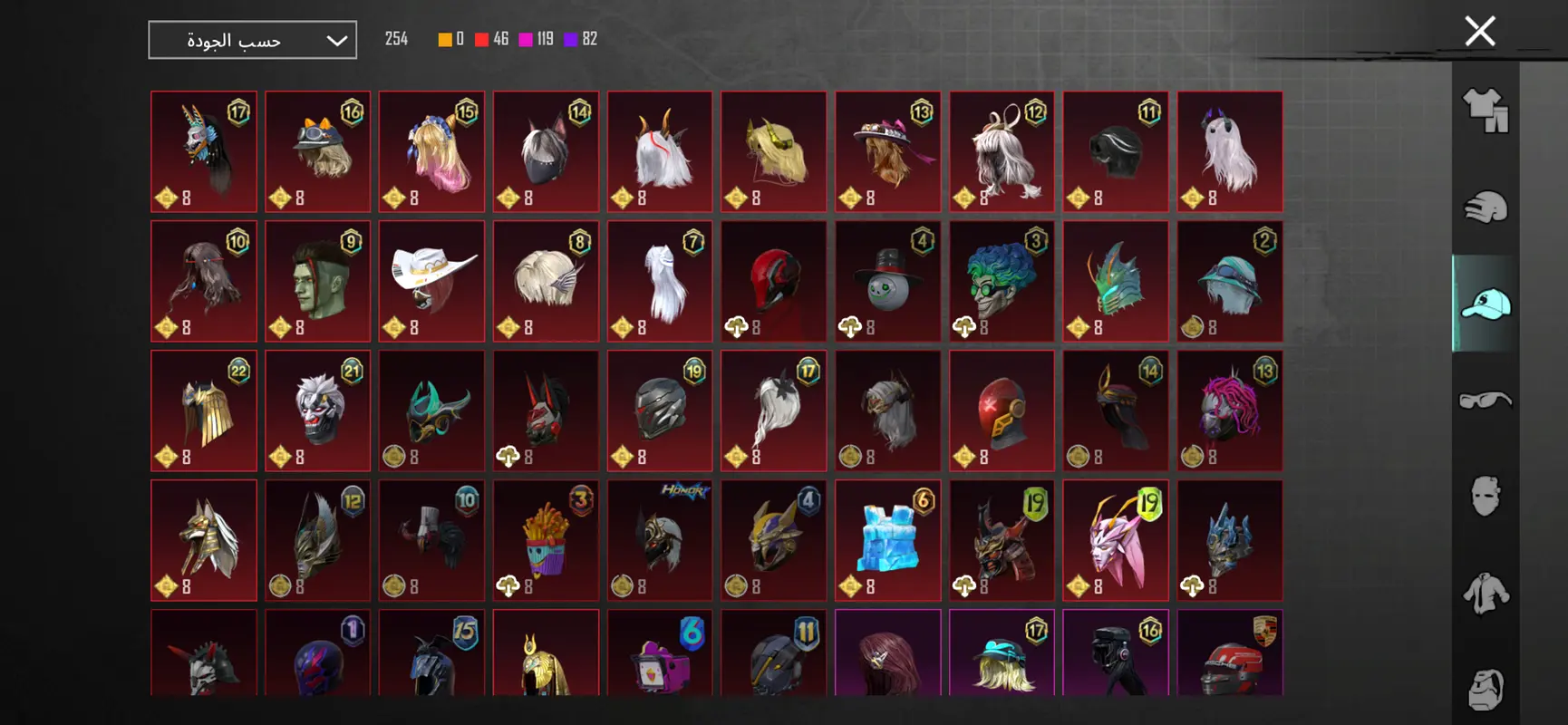Pick the teal bucket hat item

point(1230,281)
